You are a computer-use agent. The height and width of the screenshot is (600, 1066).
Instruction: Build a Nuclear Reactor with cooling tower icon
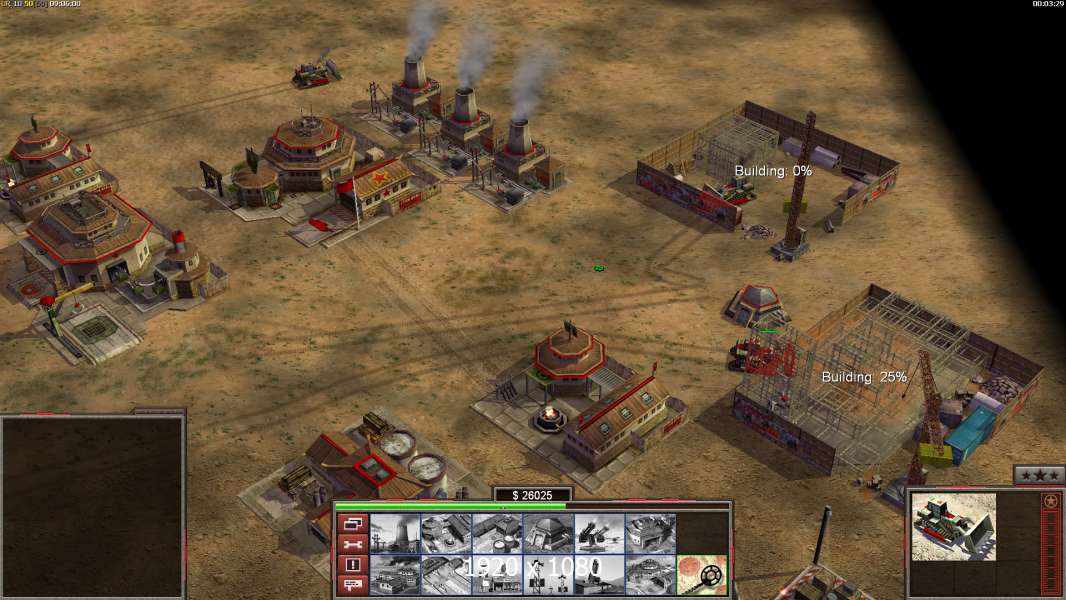coord(395,533)
